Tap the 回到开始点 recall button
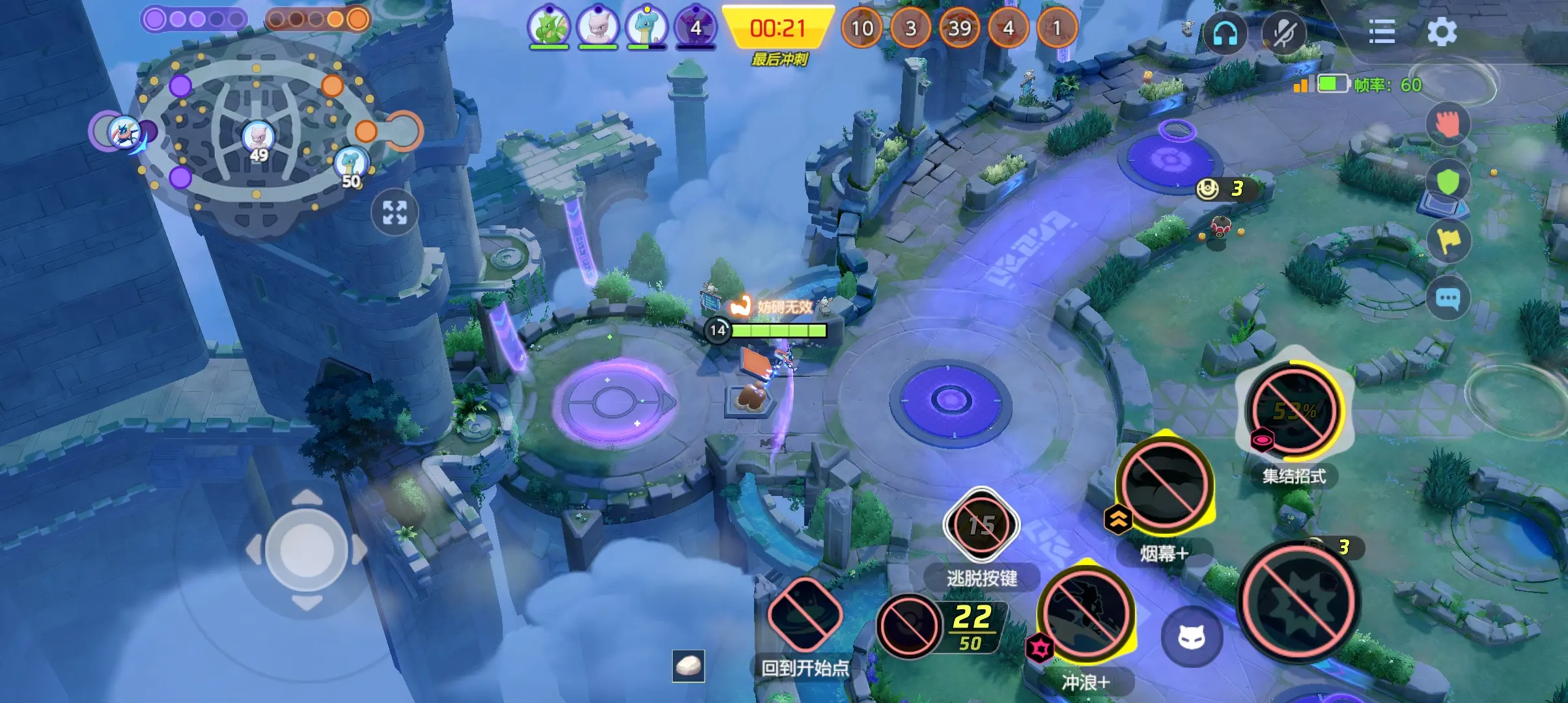The height and width of the screenshot is (703, 1568). point(805,615)
